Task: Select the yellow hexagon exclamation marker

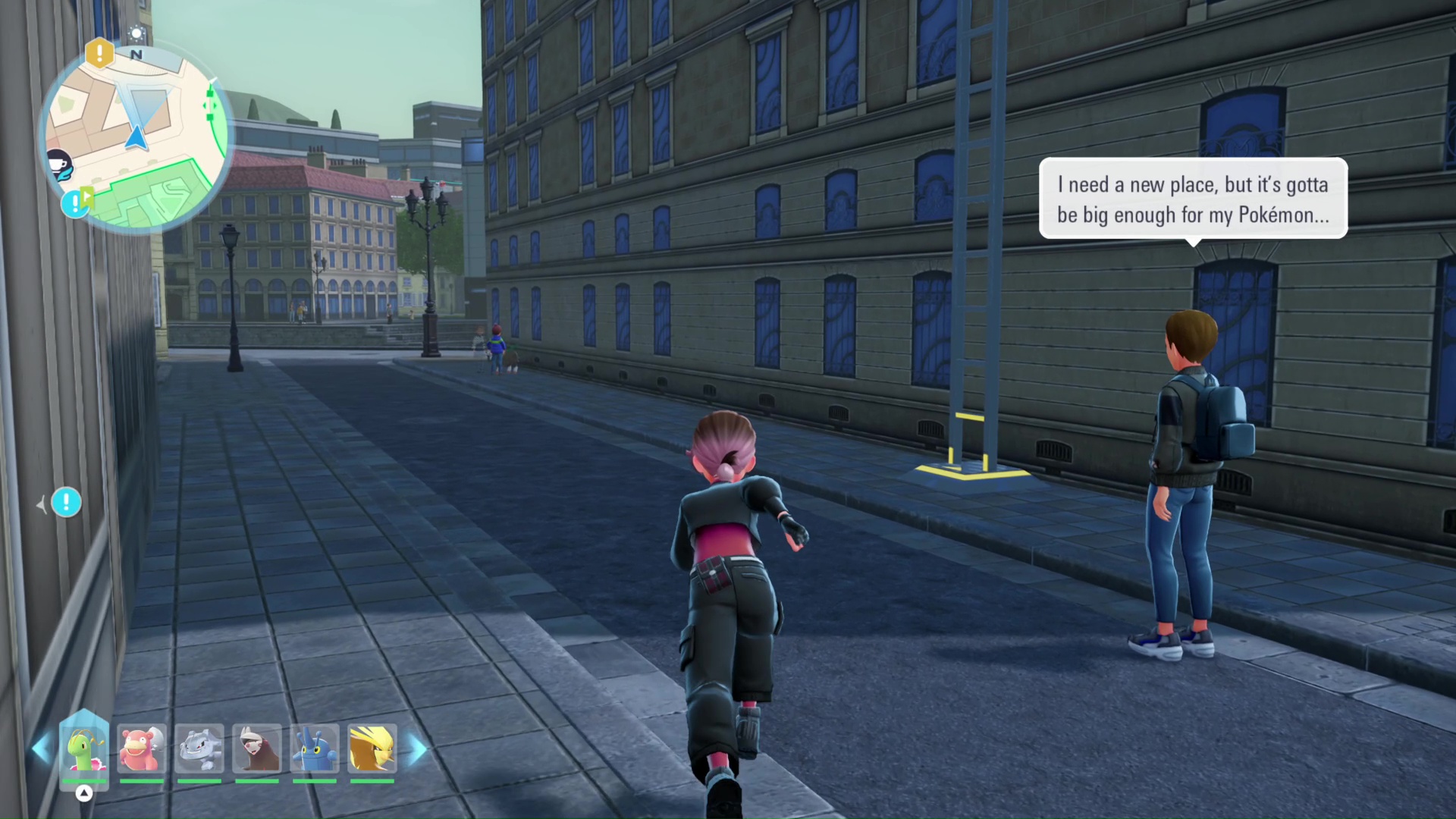Action: pyautogui.click(x=99, y=53)
